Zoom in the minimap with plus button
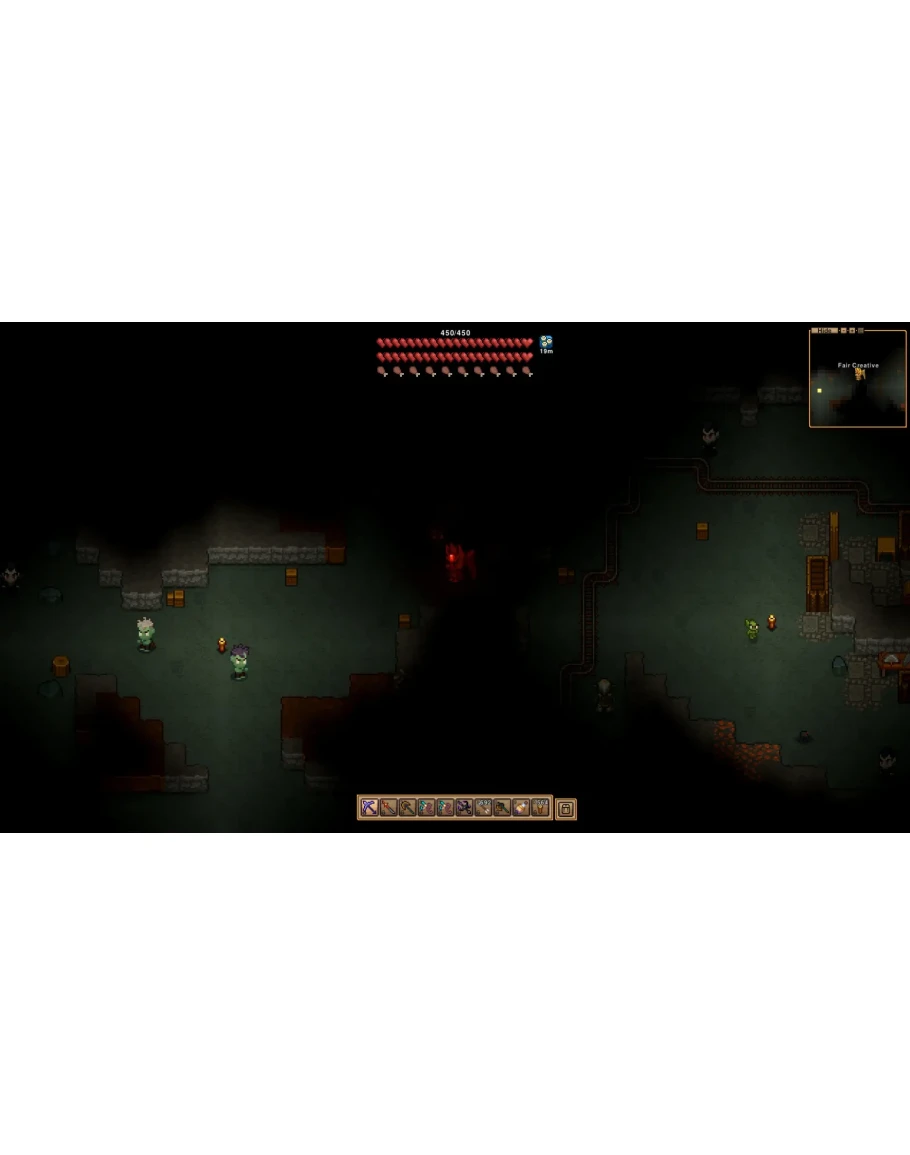Viewport: 910px width, 1155px height. coord(852,331)
